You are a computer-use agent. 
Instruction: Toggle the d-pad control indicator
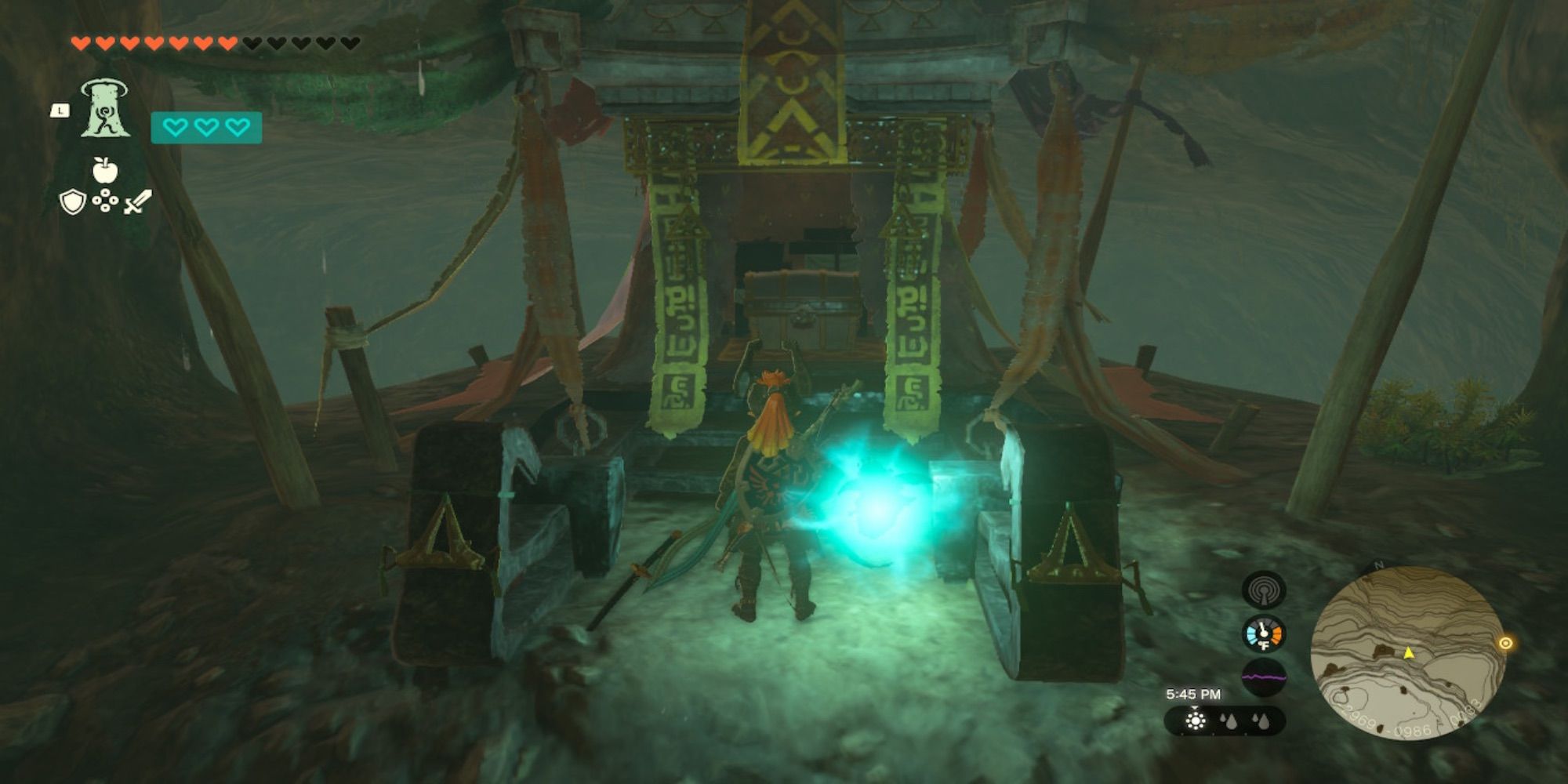[x=105, y=201]
